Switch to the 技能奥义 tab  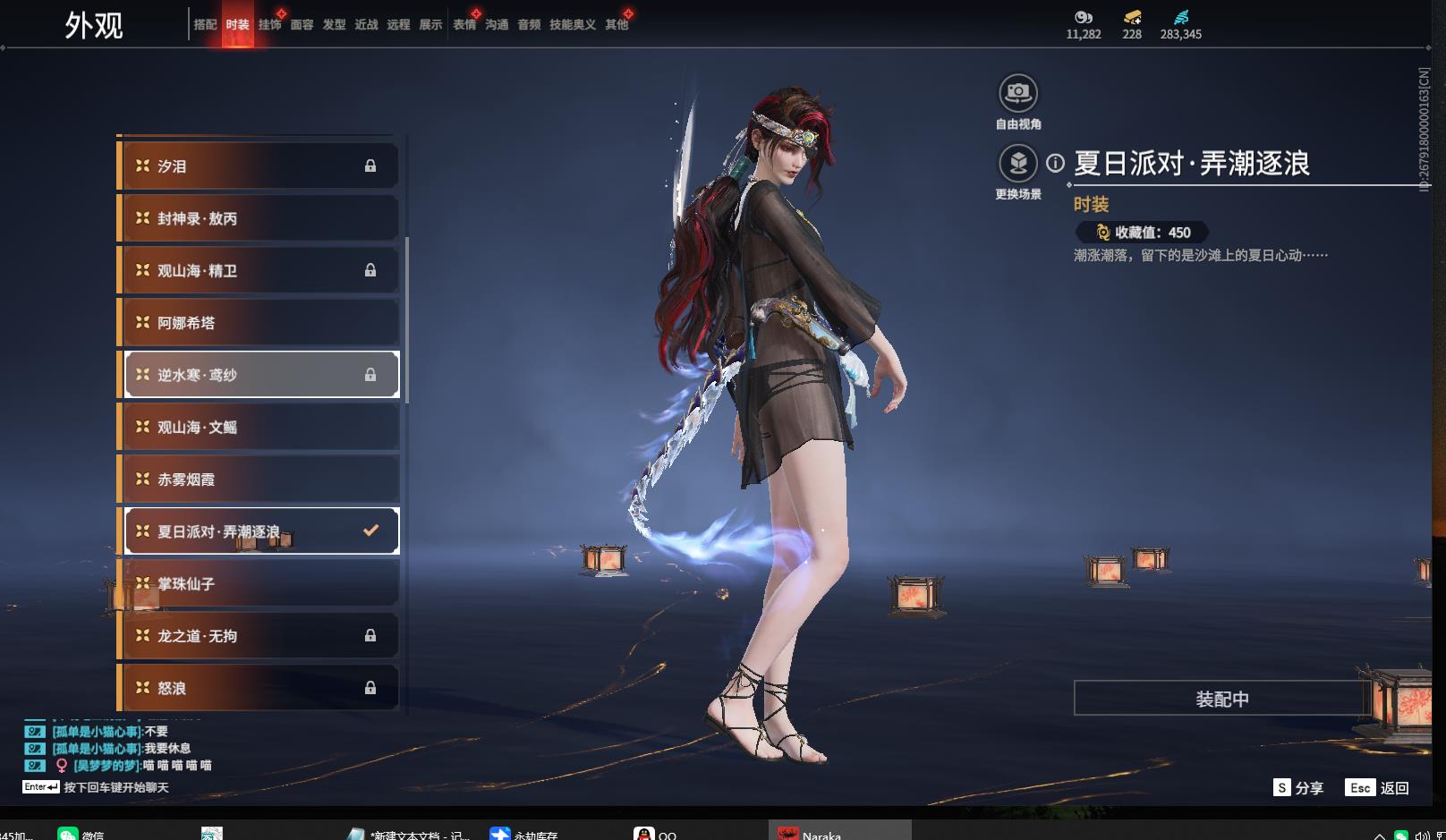click(x=572, y=25)
